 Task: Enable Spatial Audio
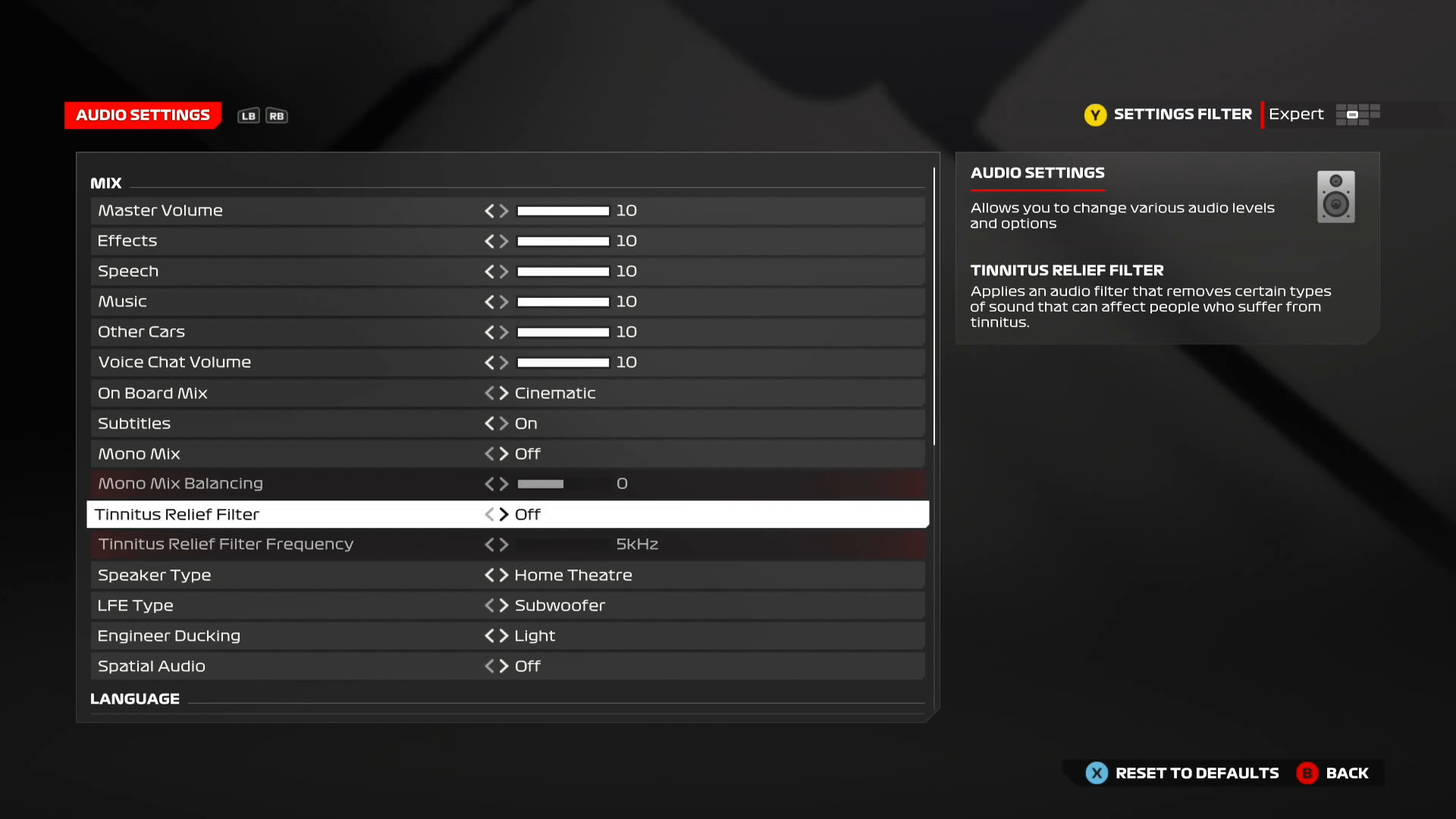[504, 666]
